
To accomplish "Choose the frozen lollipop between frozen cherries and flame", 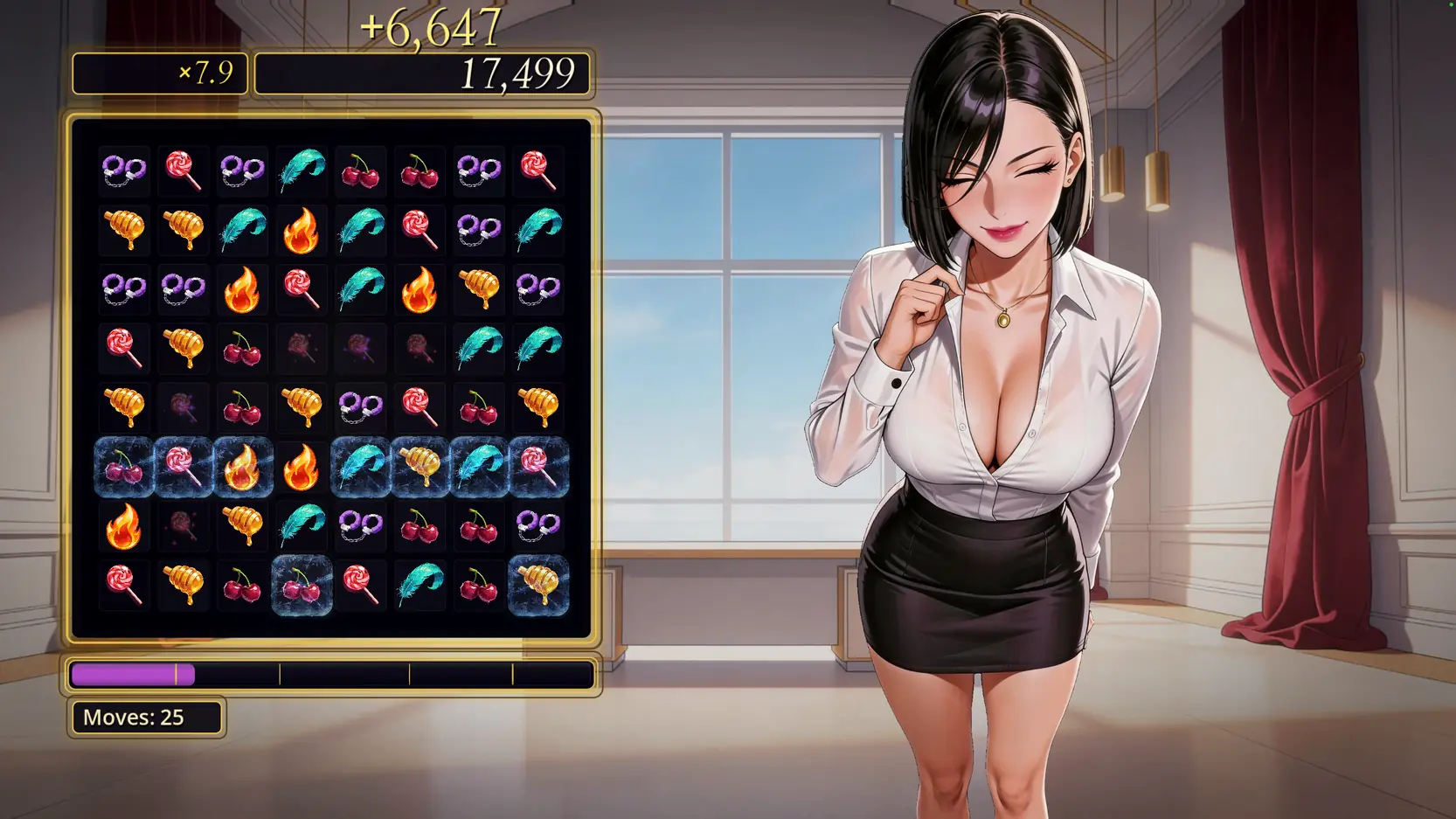I will [x=183, y=467].
